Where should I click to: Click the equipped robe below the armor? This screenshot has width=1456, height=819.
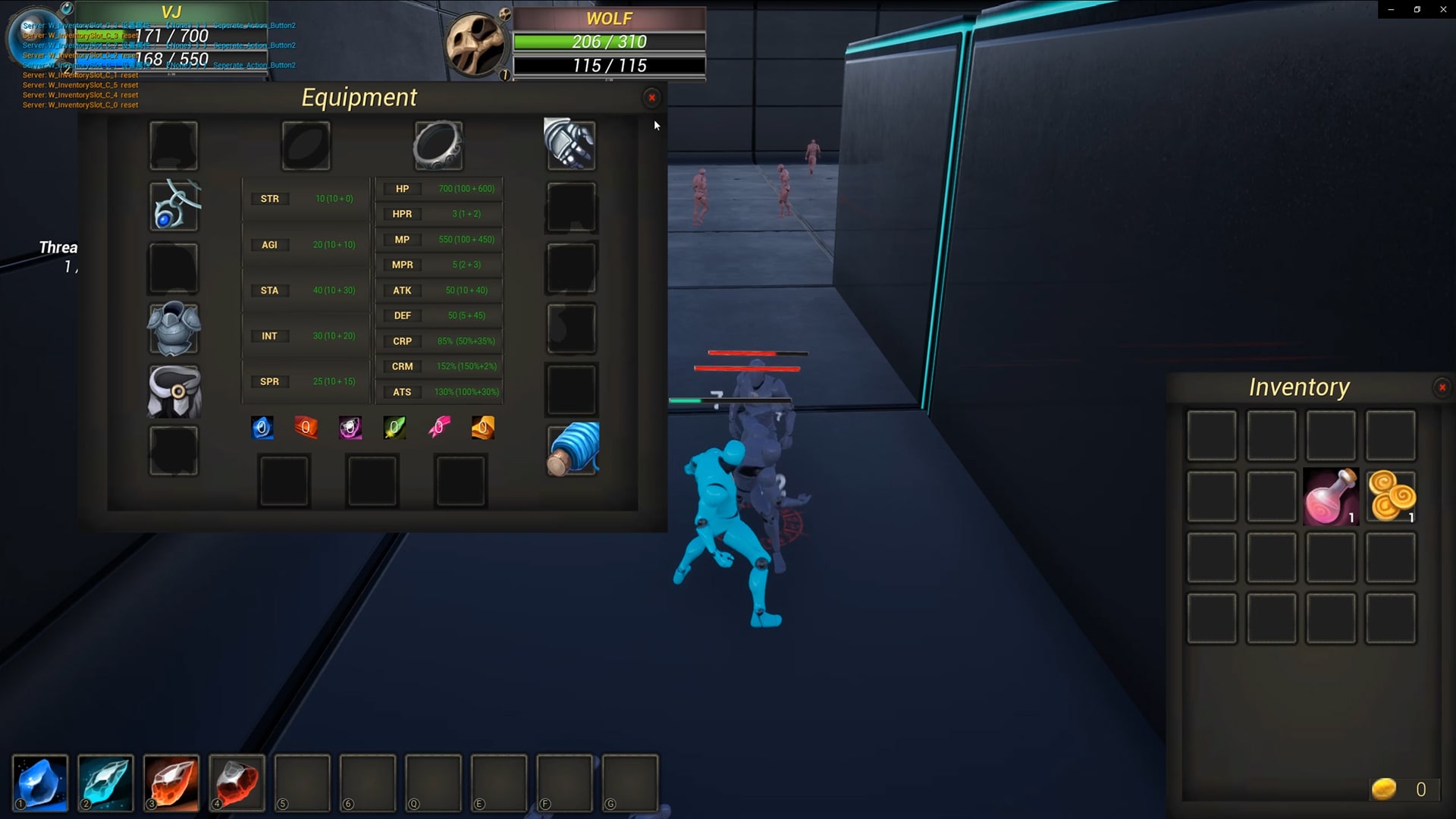(x=173, y=390)
